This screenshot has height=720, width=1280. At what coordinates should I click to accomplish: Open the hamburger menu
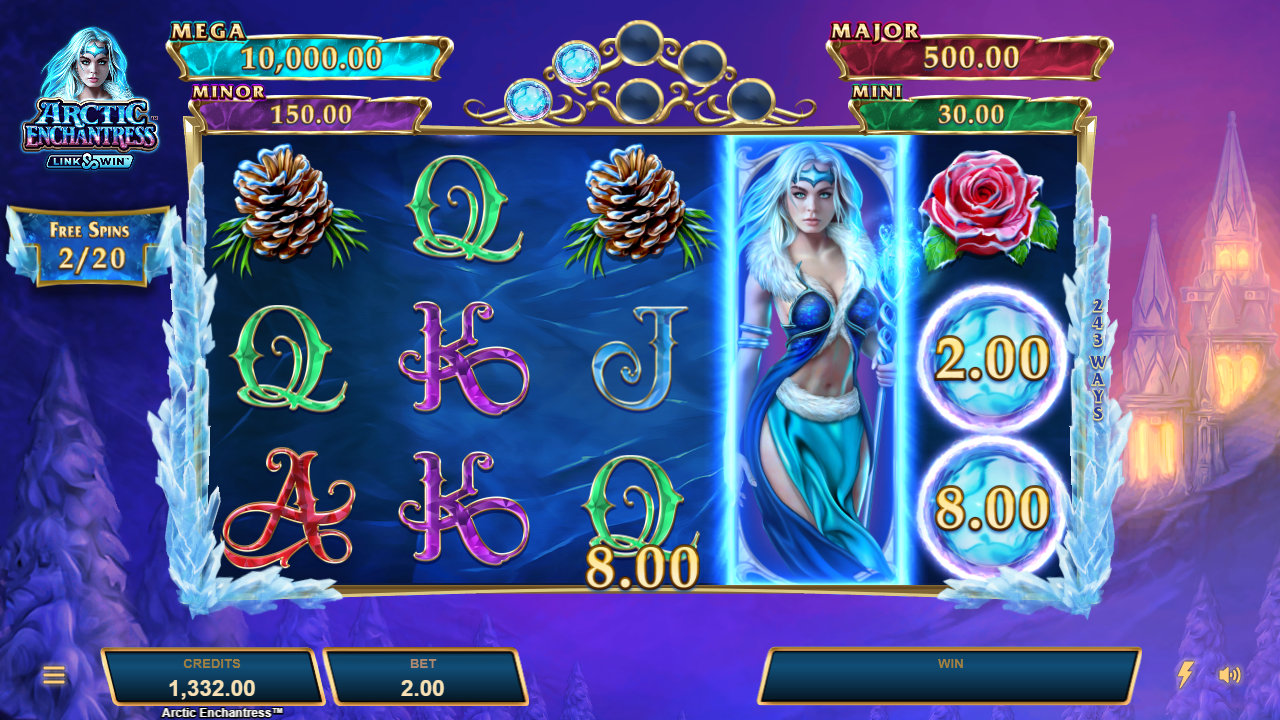coord(54,675)
